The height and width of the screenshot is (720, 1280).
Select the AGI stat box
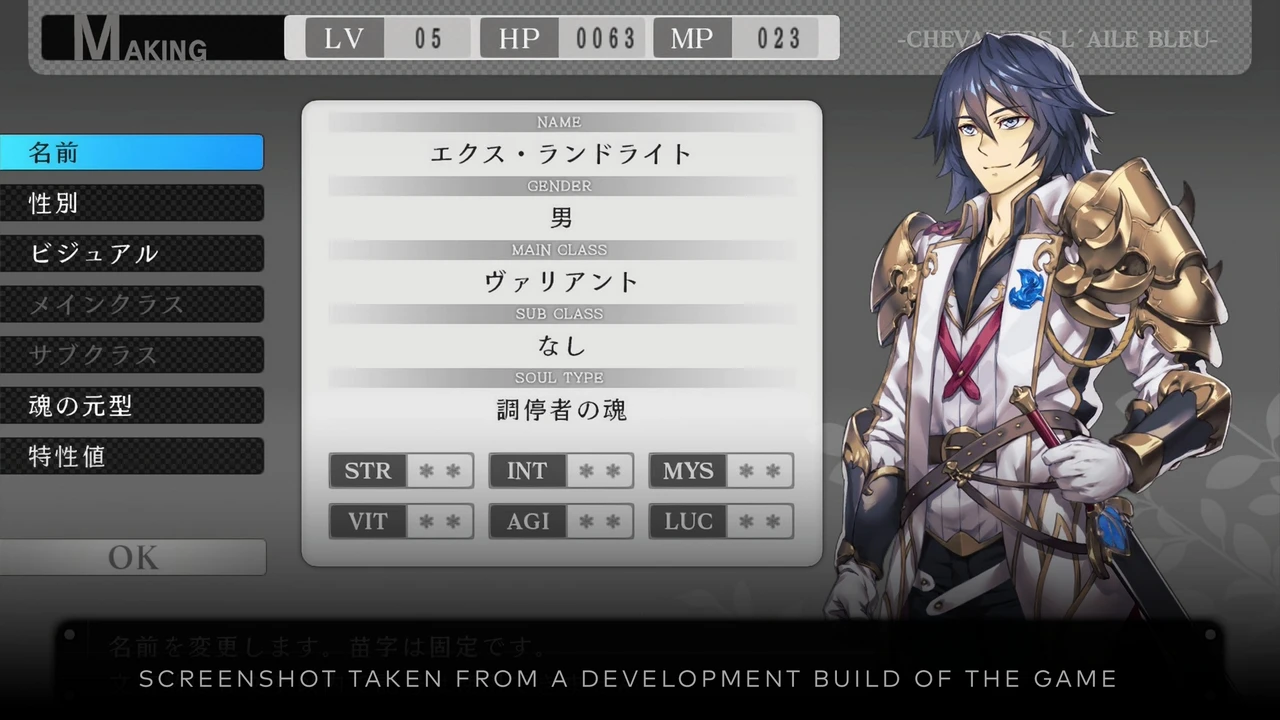pyautogui.click(x=560, y=521)
